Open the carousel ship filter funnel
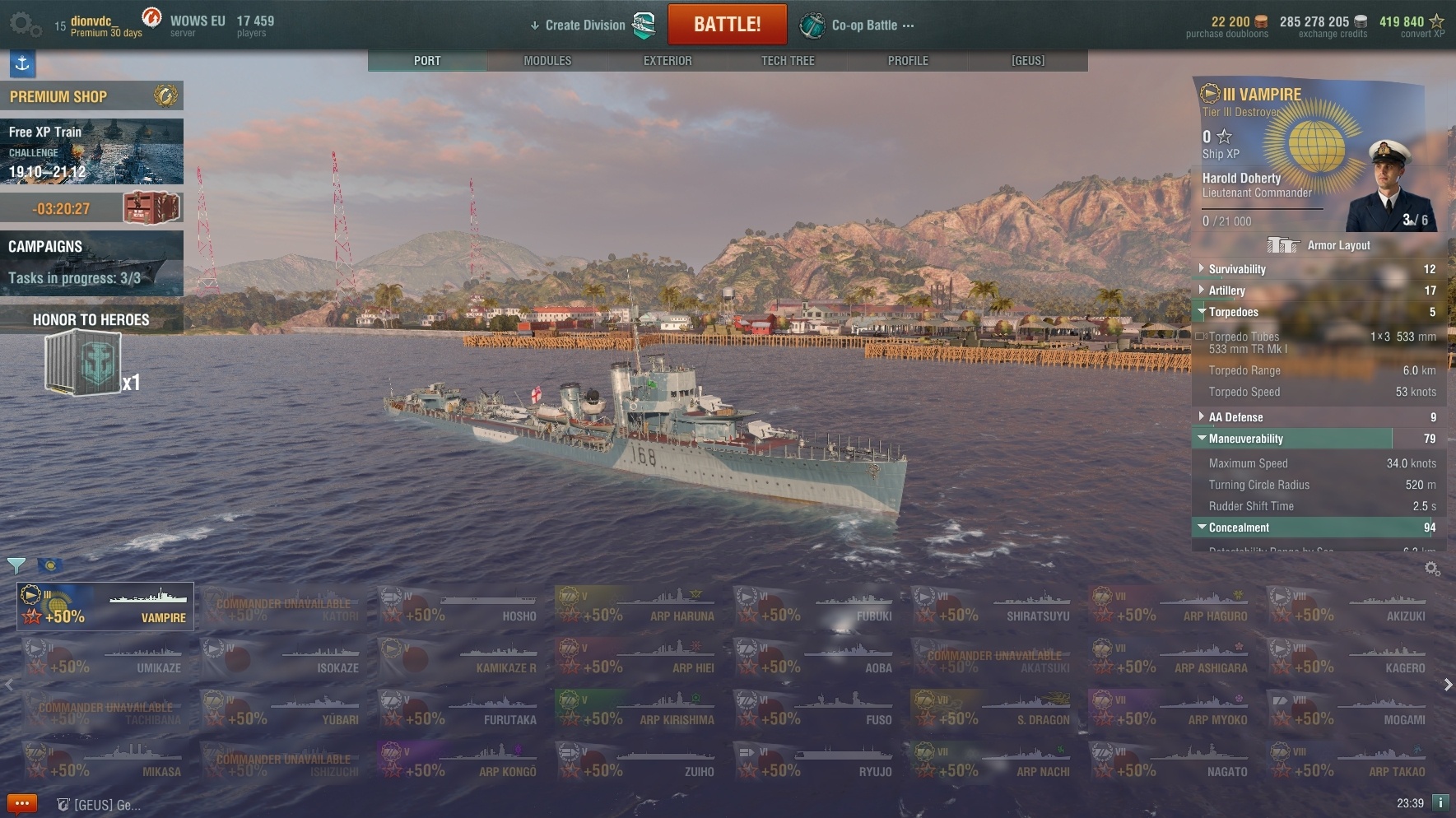The height and width of the screenshot is (818, 1456). [x=16, y=565]
